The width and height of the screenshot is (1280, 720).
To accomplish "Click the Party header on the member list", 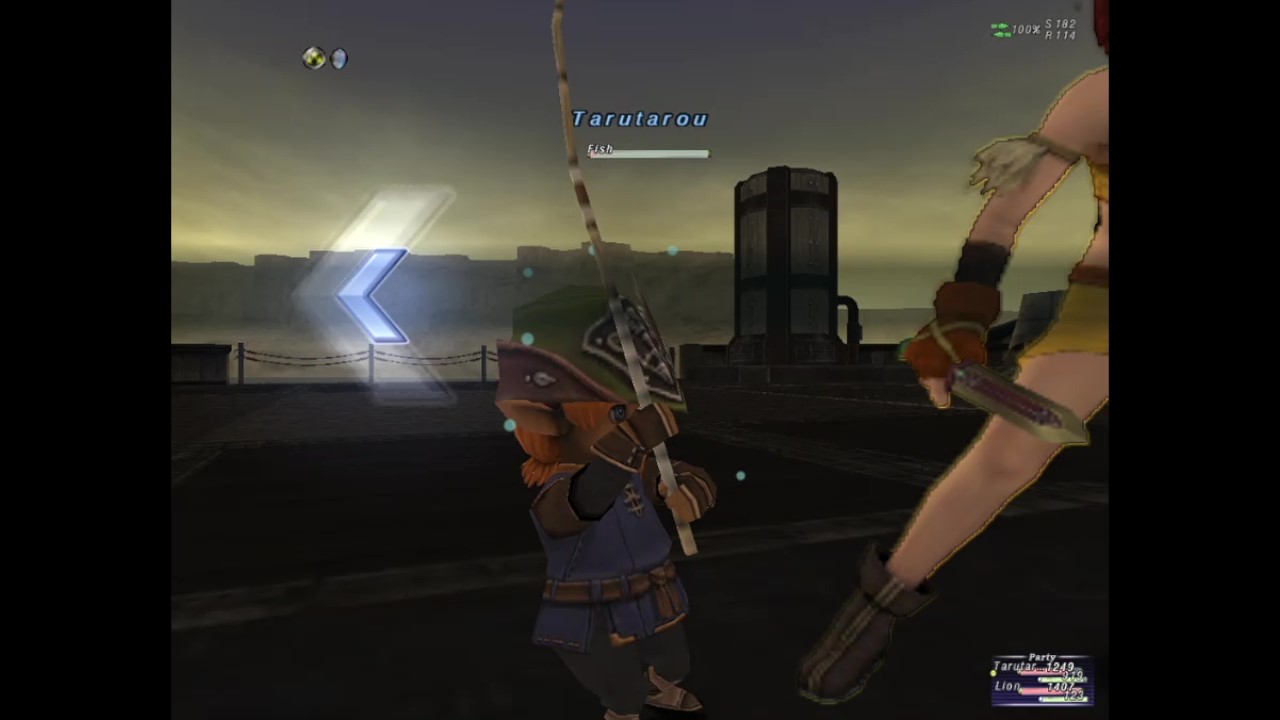I will 1042,656.
